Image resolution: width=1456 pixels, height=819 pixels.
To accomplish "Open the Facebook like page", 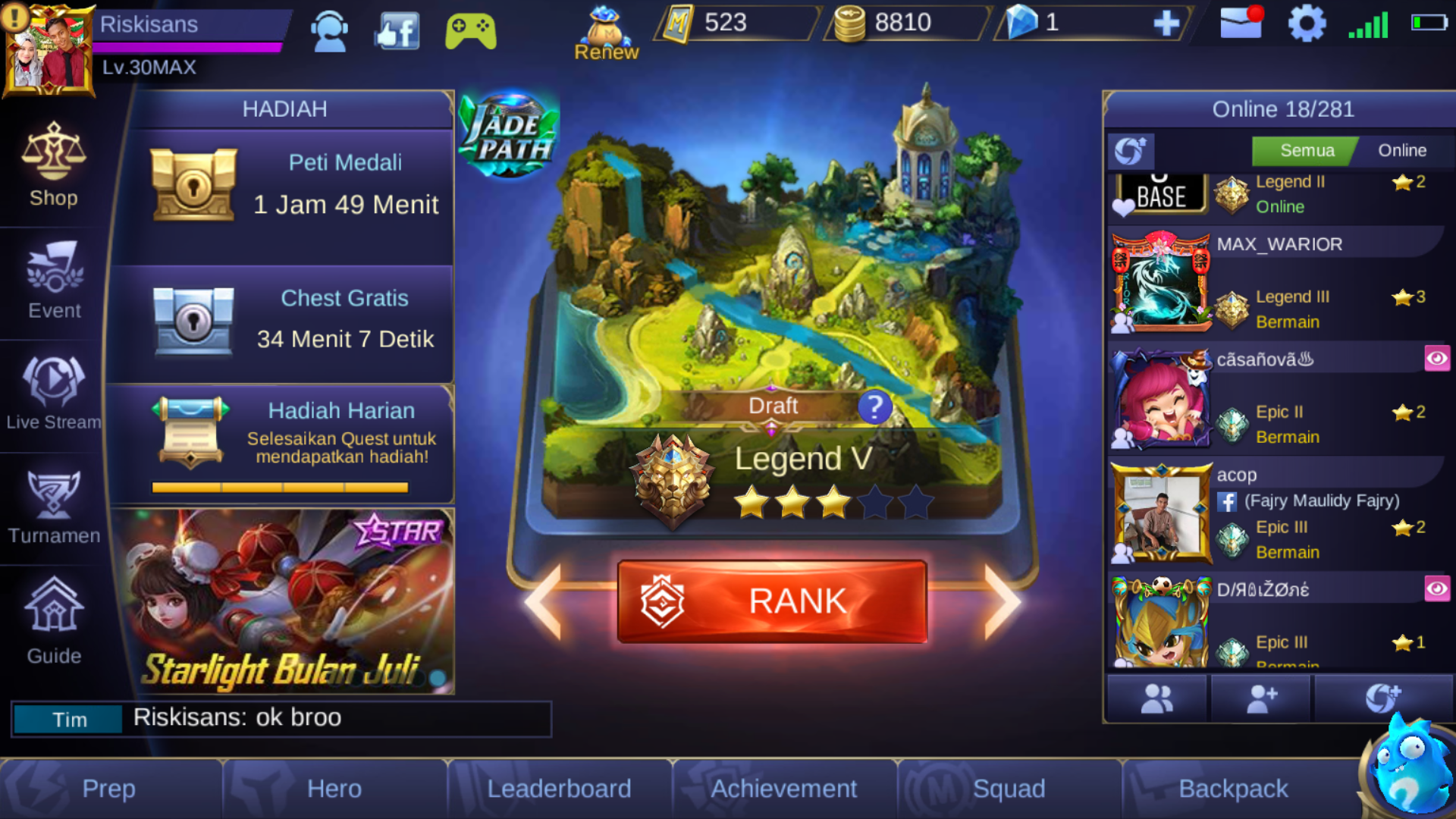I will pyautogui.click(x=396, y=30).
